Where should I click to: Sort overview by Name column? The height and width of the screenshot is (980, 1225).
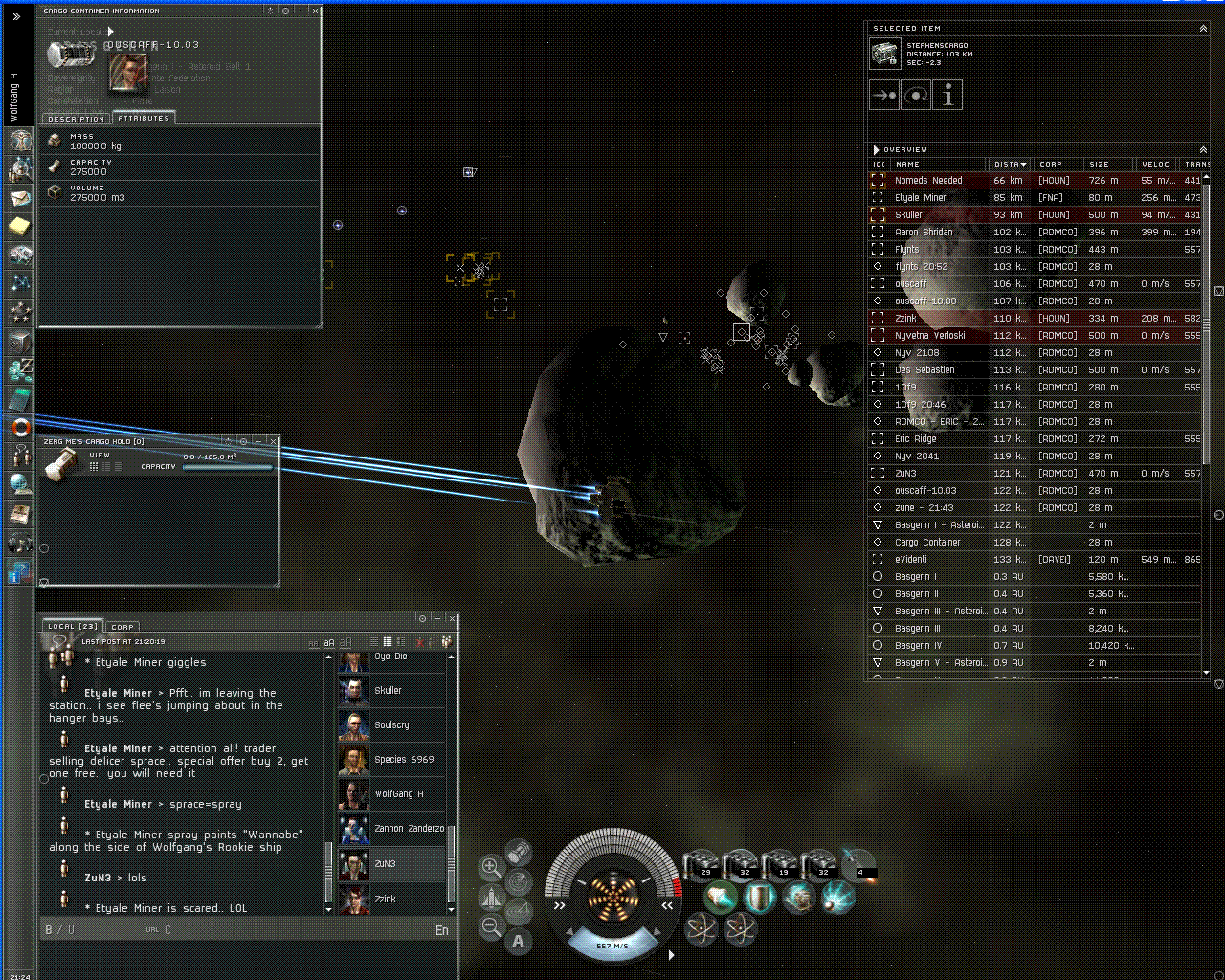click(938, 165)
